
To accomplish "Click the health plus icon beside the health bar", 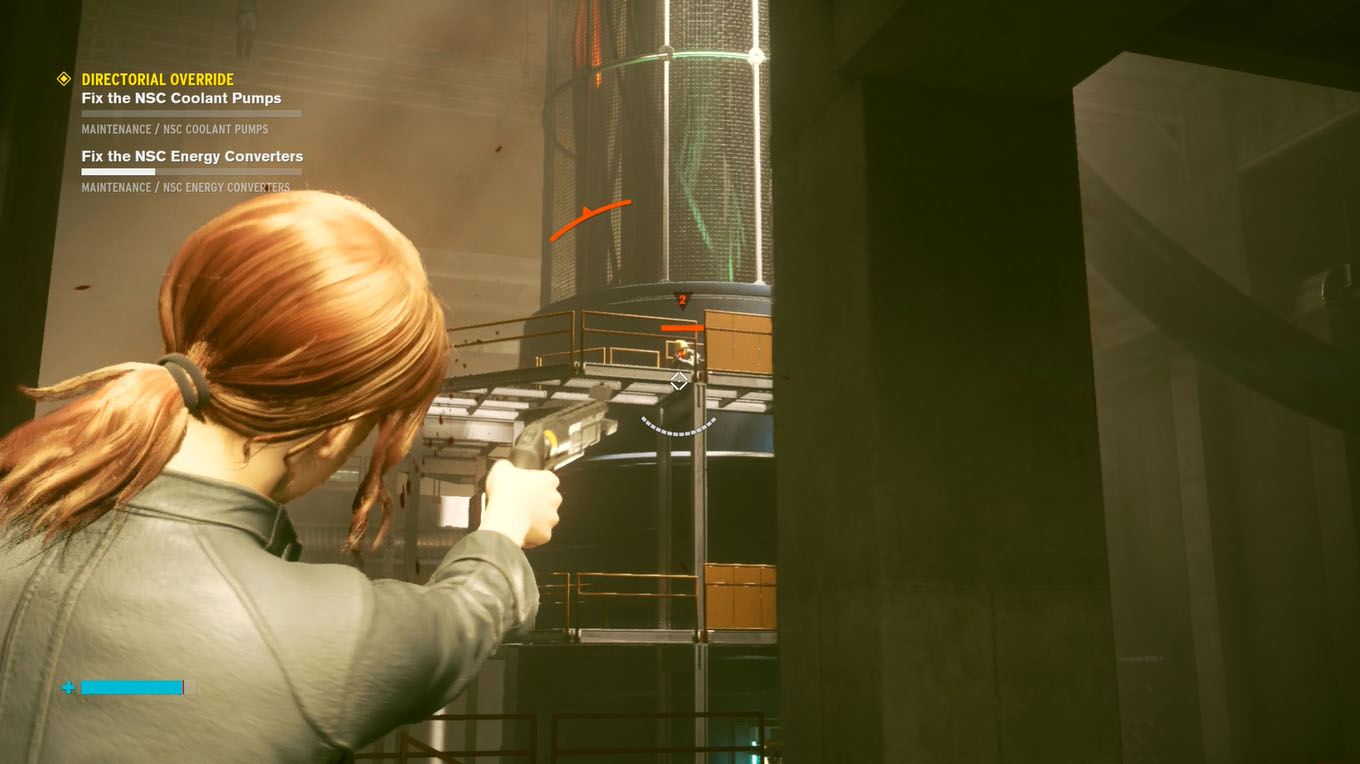I will click(68, 687).
